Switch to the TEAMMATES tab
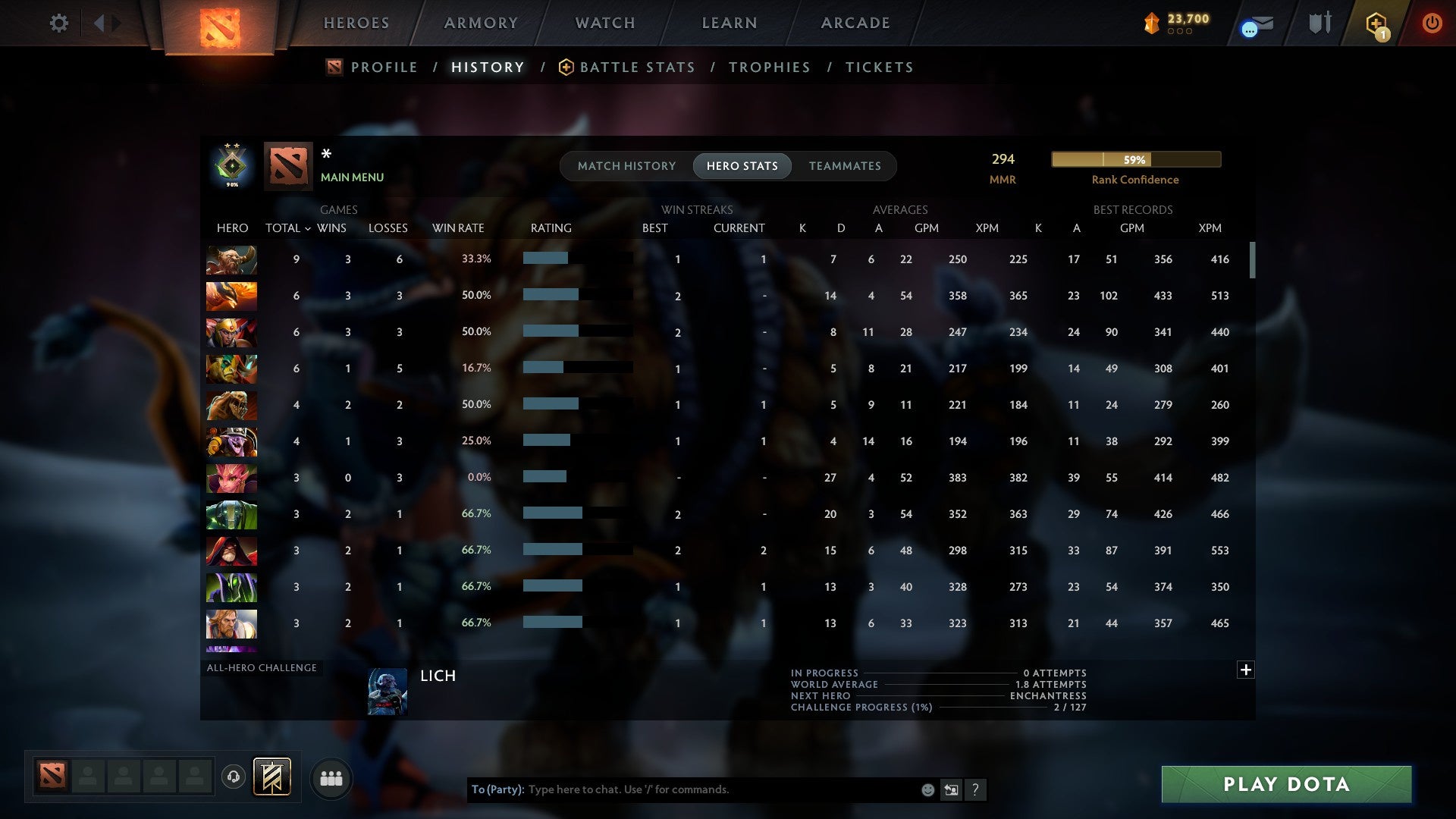 [x=845, y=165]
